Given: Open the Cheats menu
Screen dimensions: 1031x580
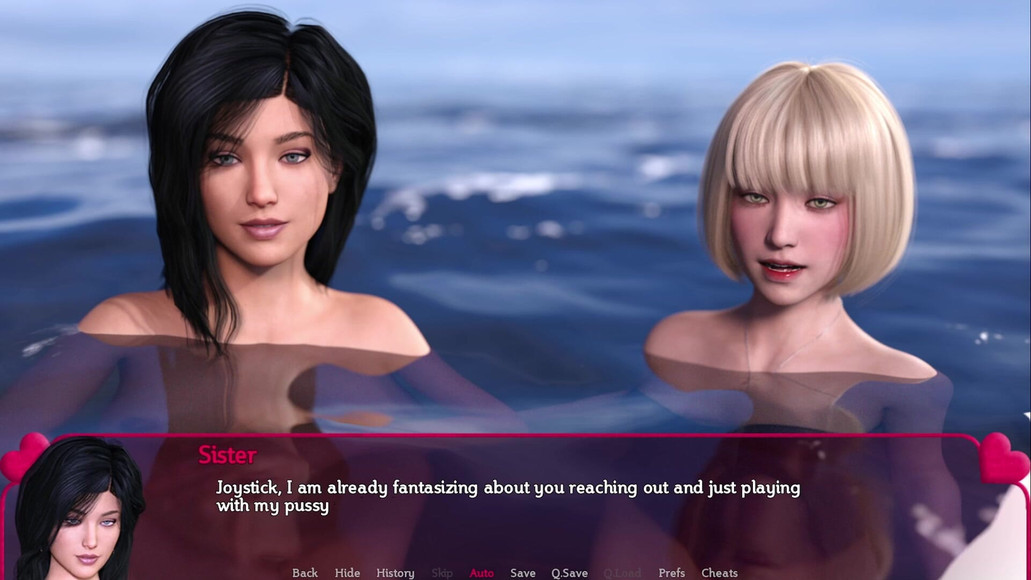Looking at the screenshot, I should 719,573.
